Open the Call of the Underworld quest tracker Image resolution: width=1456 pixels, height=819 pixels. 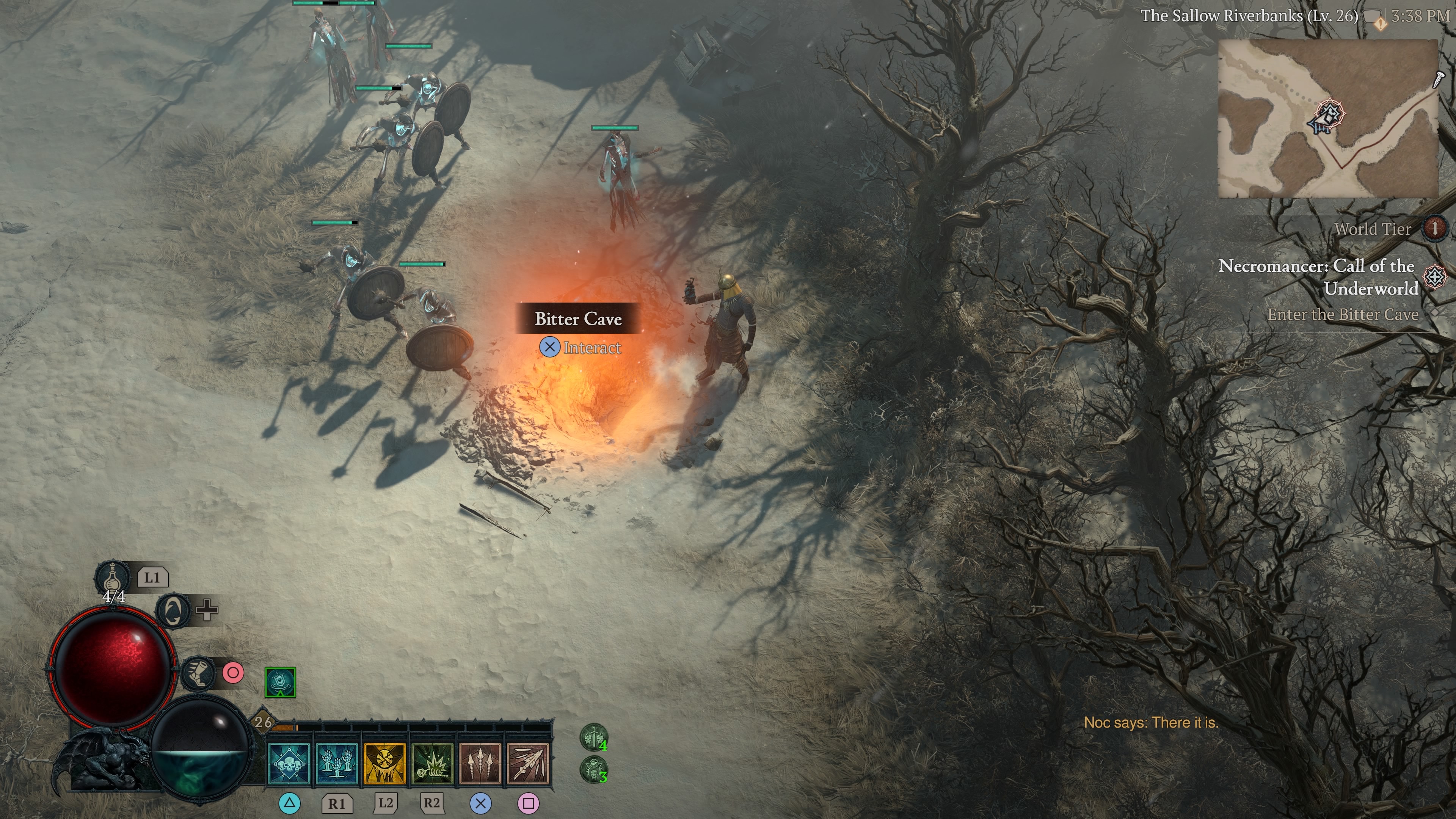pos(1317,277)
